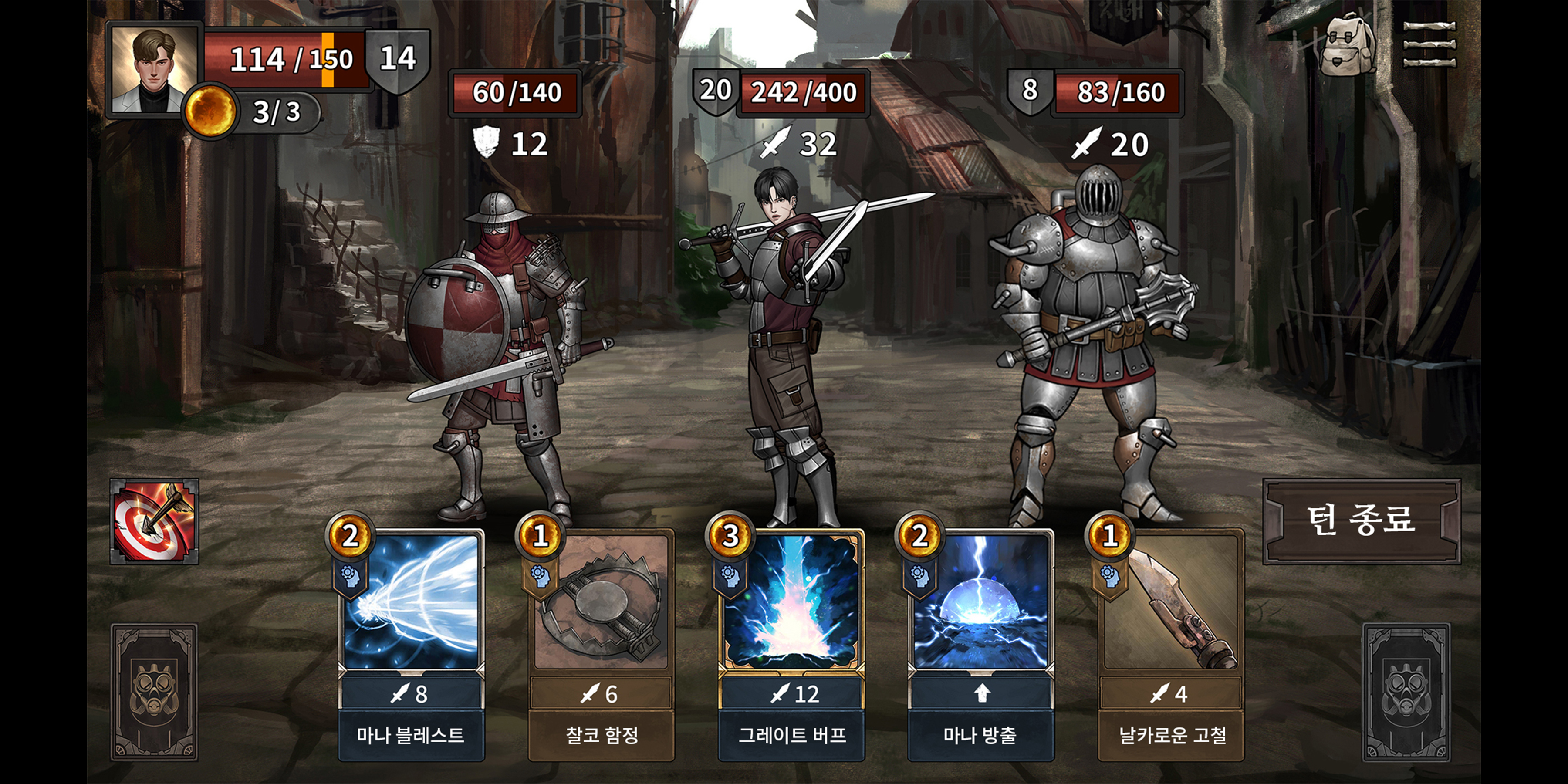The height and width of the screenshot is (784, 1568).
Task: Choose the 그레이트 버프 card
Action: coord(791,645)
